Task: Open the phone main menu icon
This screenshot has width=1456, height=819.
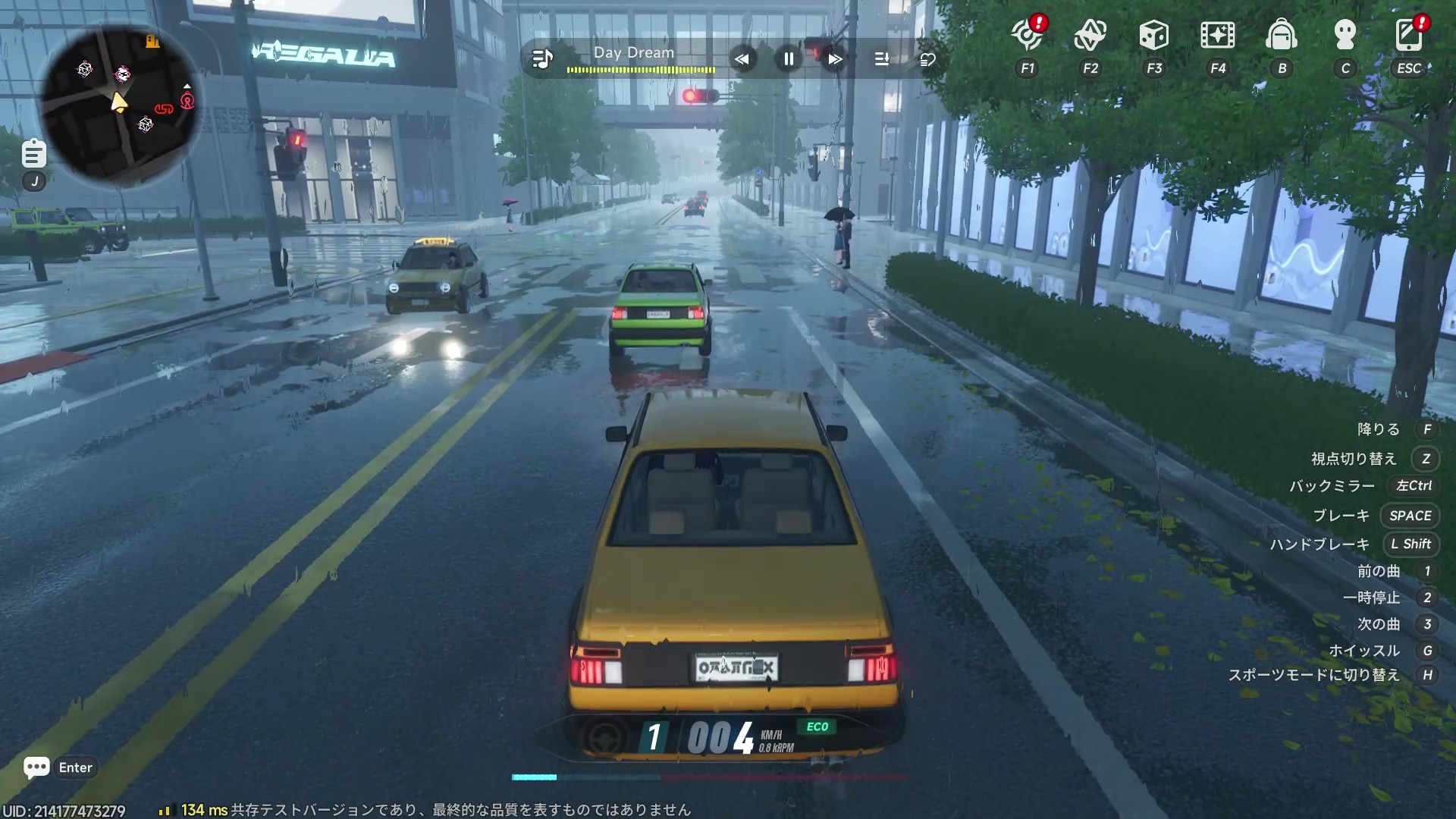Action: point(1408,35)
